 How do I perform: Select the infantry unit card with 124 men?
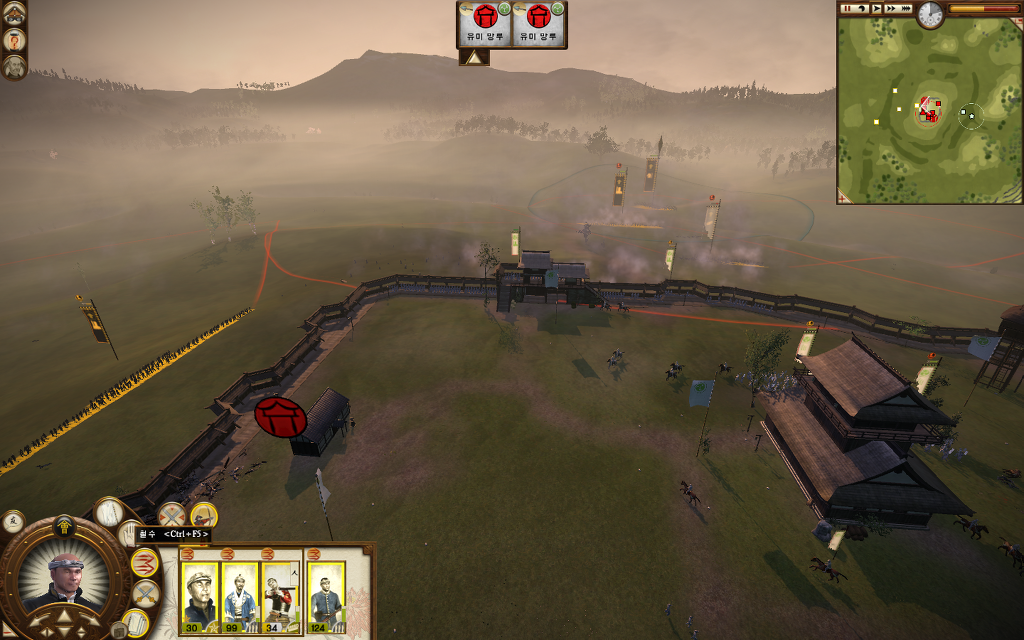click(x=326, y=598)
